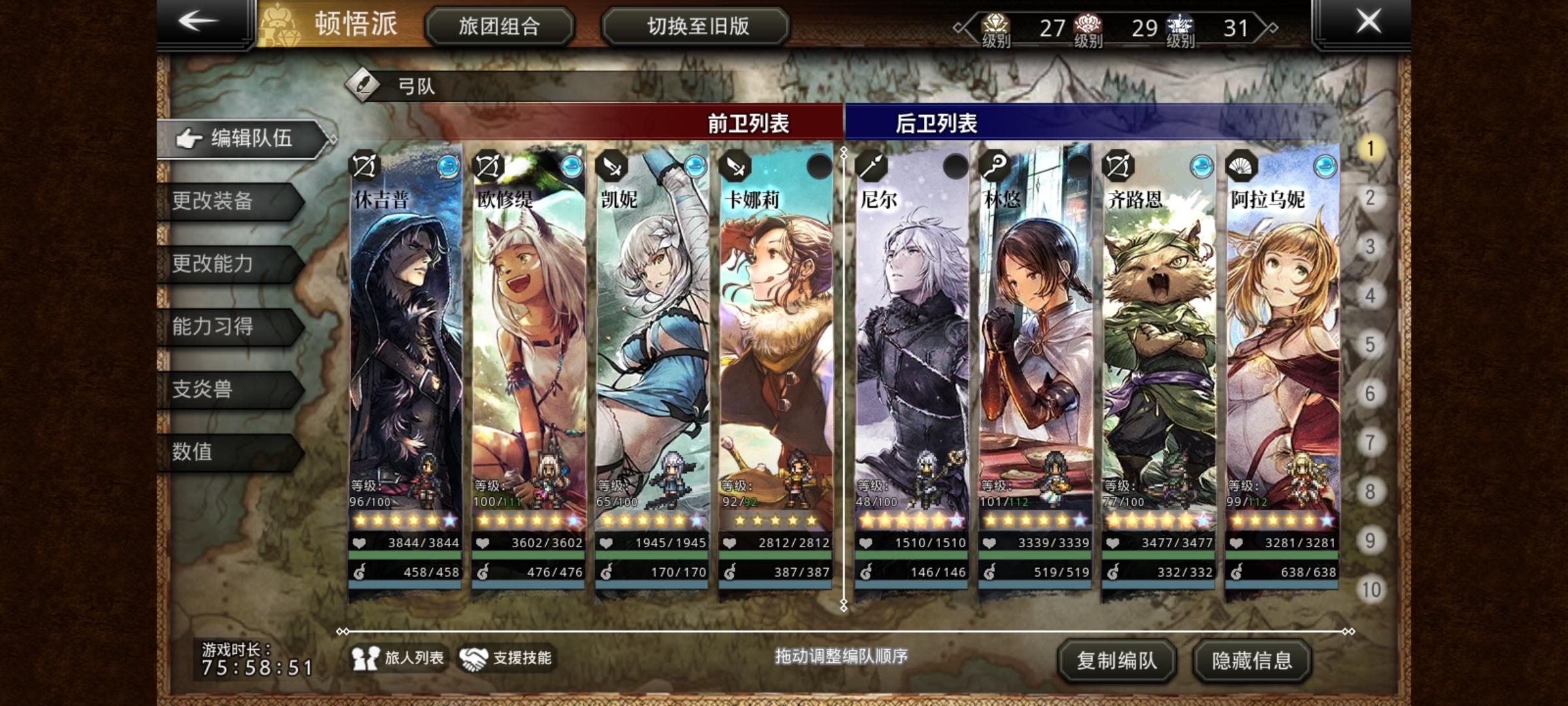This screenshot has width=1568, height=706.
Task: Enable the support toggle on 卡娜莉's card
Action: tap(819, 167)
